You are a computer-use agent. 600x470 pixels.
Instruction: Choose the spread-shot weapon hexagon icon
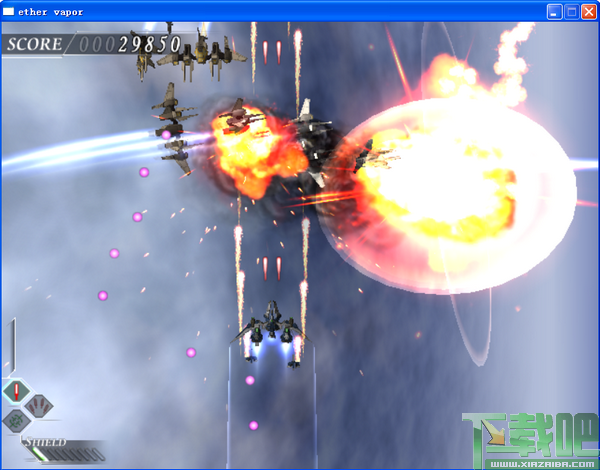(x=38, y=406)
